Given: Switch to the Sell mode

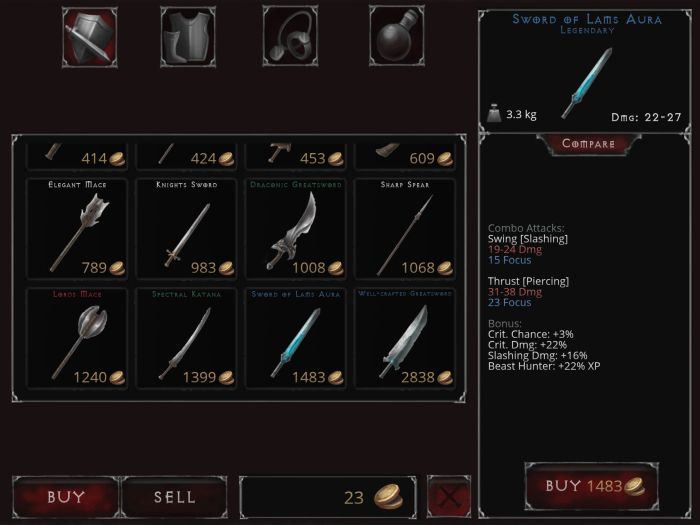Looking at the screenshot, I should (175, 497).
